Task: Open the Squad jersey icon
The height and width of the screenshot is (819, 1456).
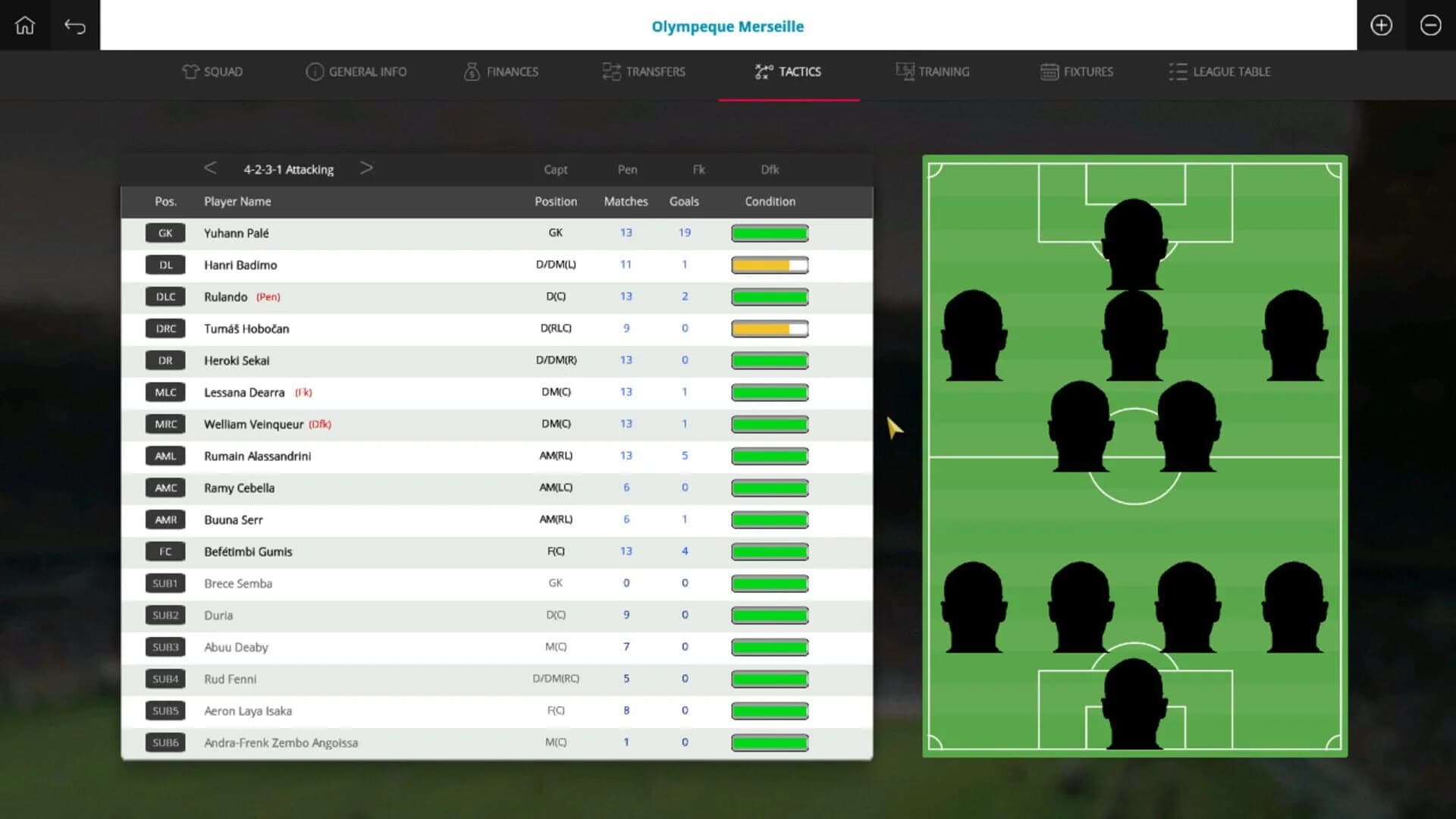Action: (x=189, y=71)
